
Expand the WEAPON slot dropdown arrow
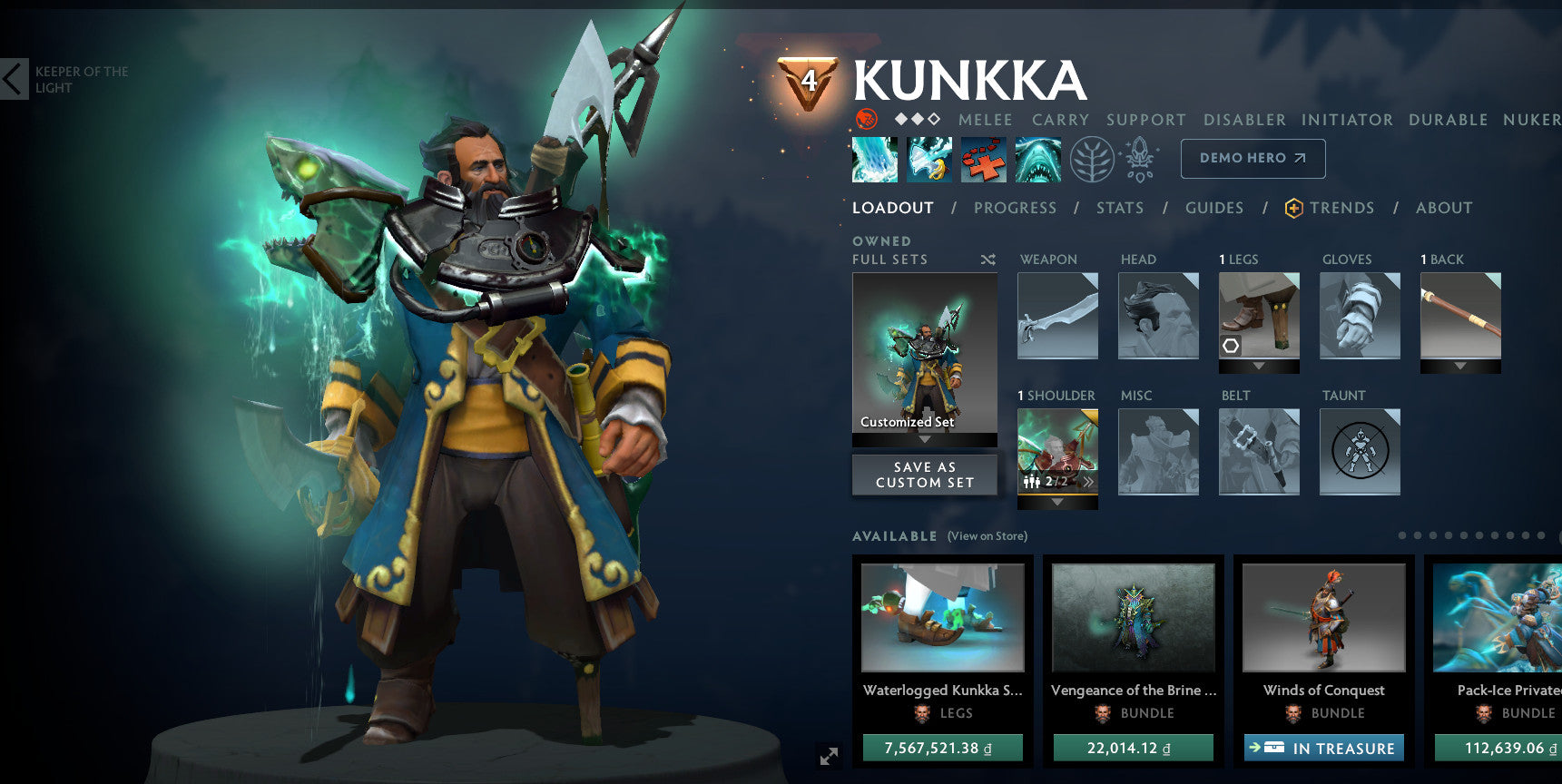click(x=1057, y=362)
